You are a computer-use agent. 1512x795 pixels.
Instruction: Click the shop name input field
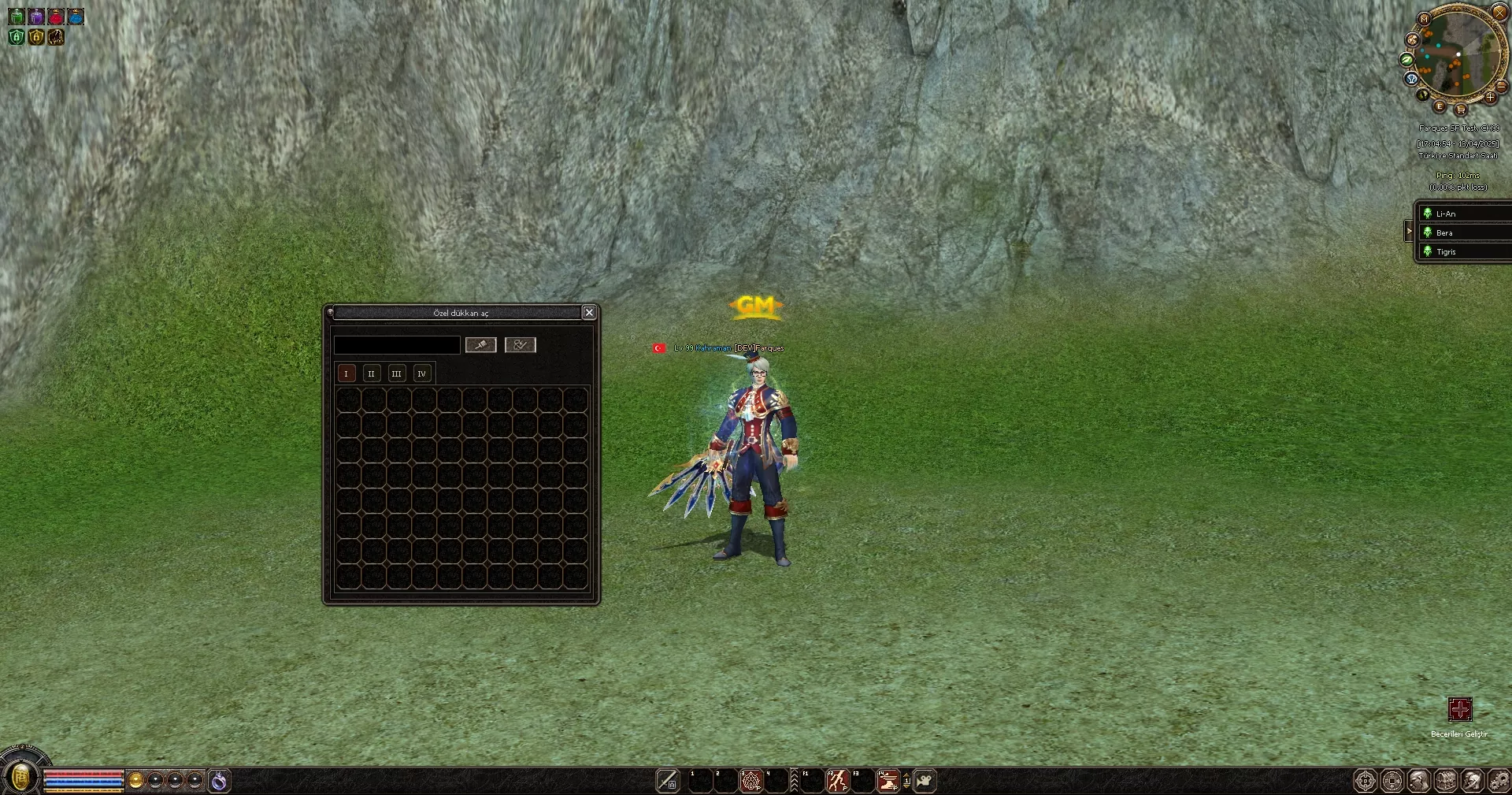[x=397, y=345]
